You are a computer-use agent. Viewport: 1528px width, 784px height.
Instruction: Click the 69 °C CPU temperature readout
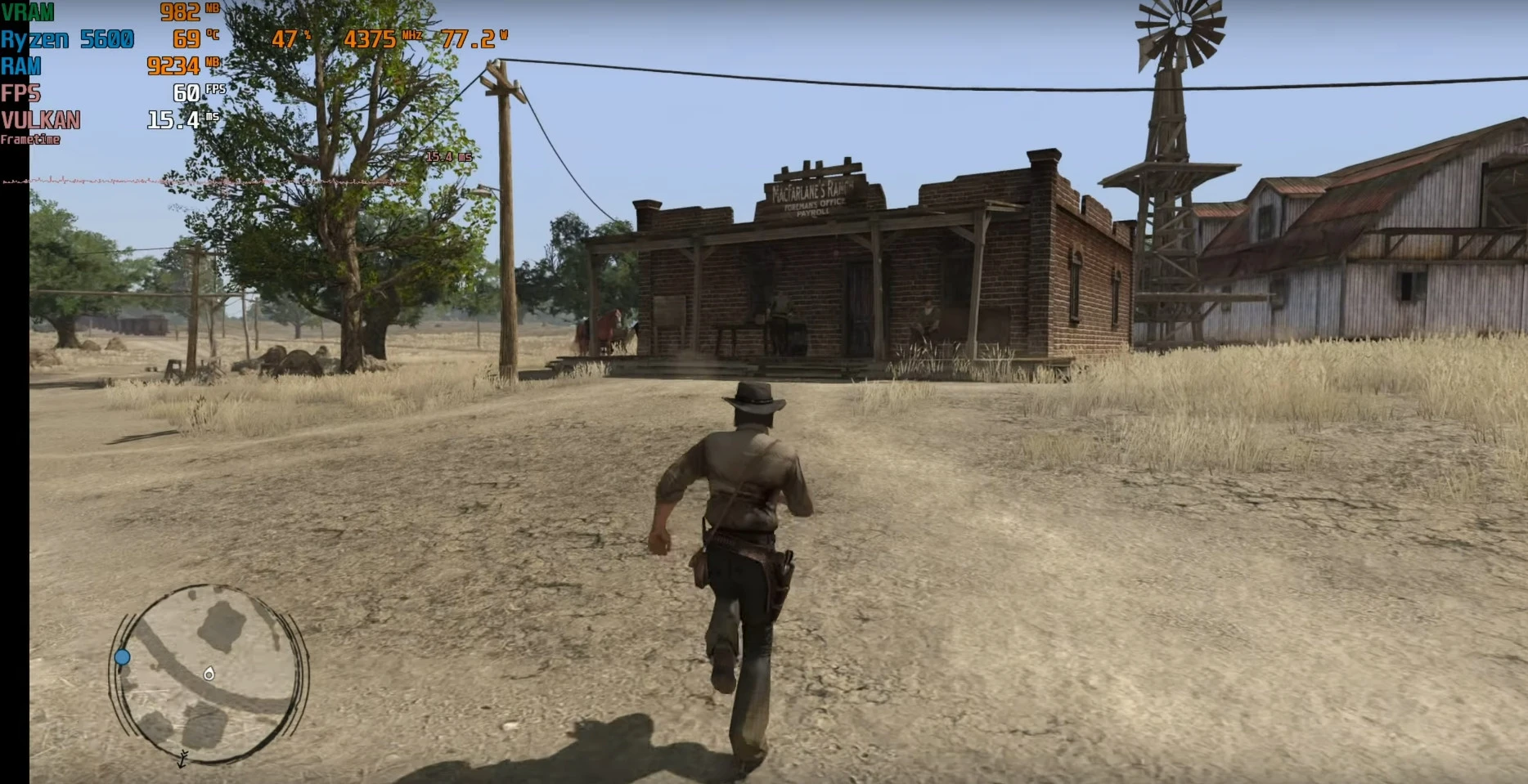pyautogui.click(x=189, y=38)
